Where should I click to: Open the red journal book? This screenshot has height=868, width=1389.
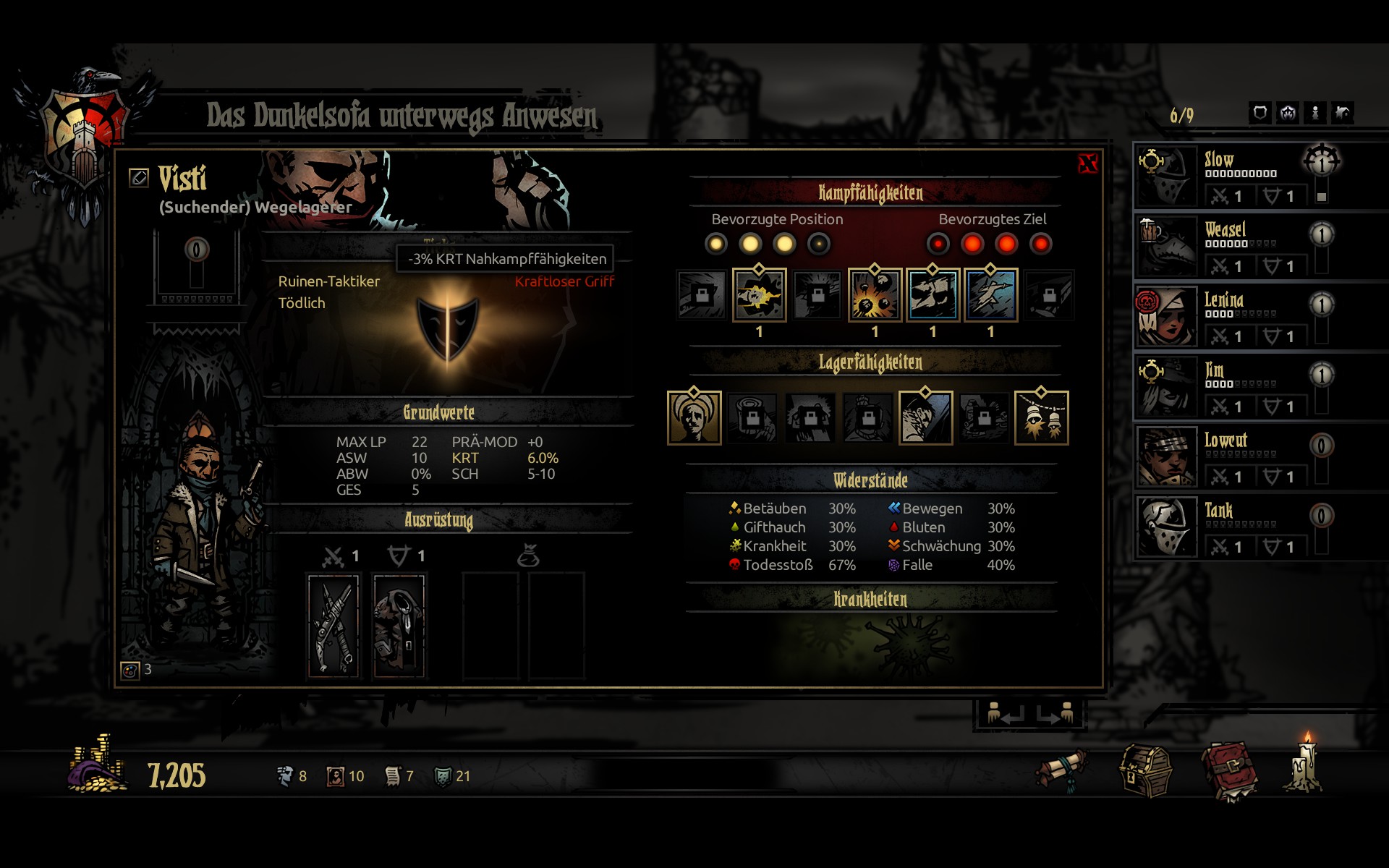tap(1229, 773)
